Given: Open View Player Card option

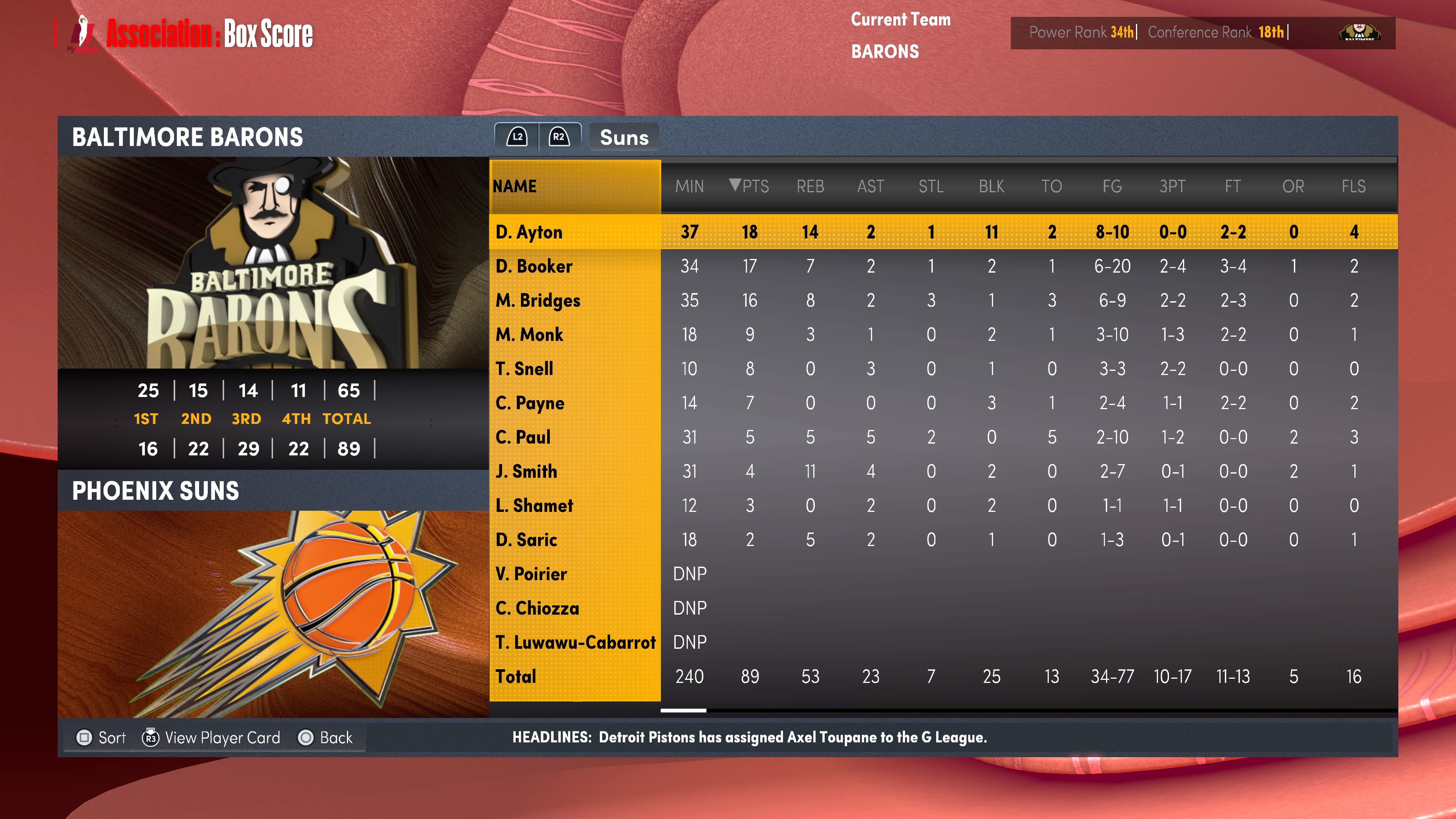Looking at the screenshot, I should 212,737.
